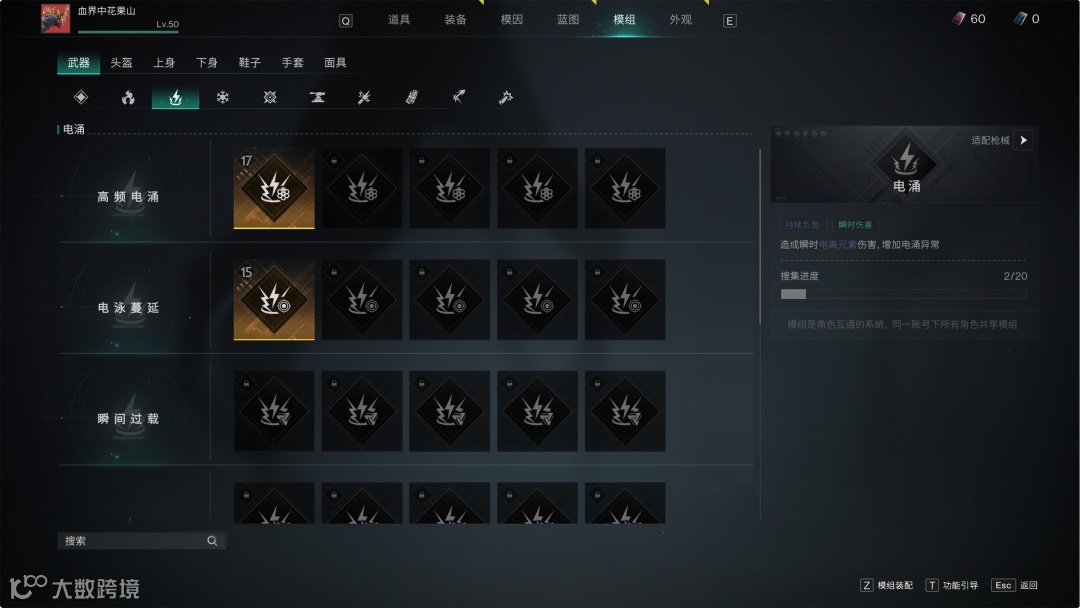The width and height of the screenshot is (1080, 608).
Task: Filter mods by the snowflake icon
Action: (223, 98)
